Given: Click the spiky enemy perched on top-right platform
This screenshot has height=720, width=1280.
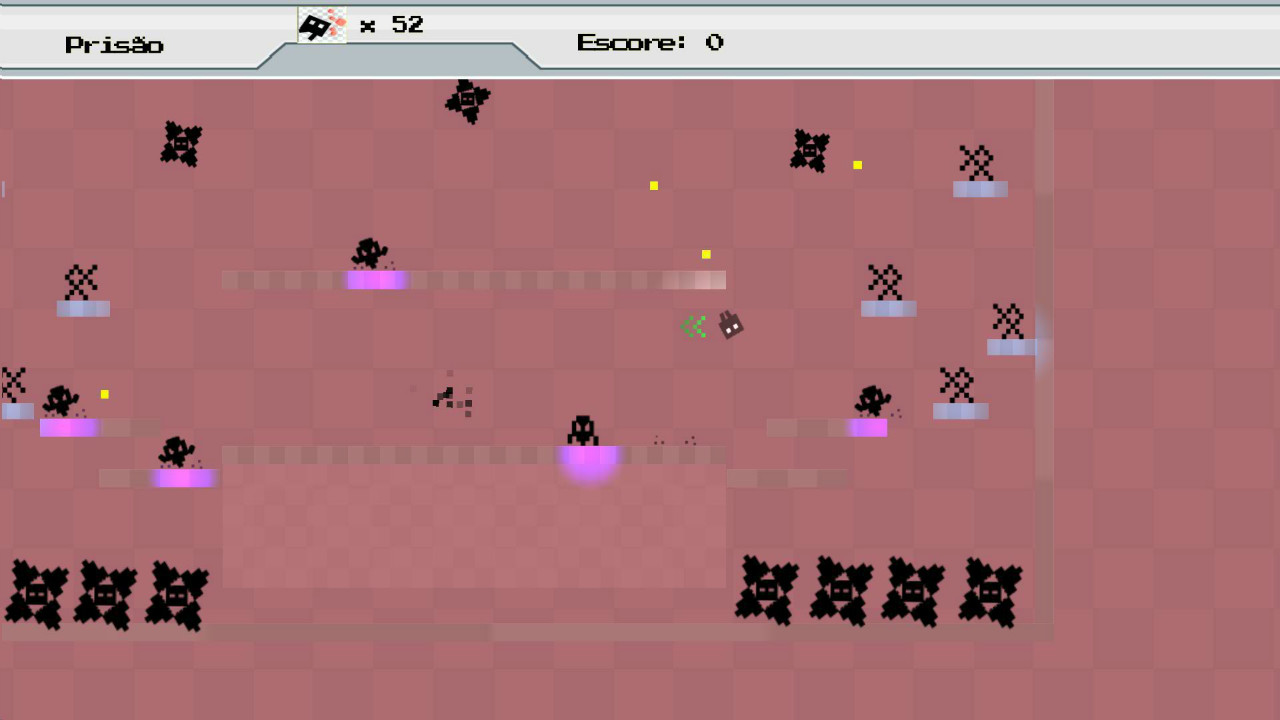Looking at the screenshot, I should pyautogui.click(x=977, y=160).
